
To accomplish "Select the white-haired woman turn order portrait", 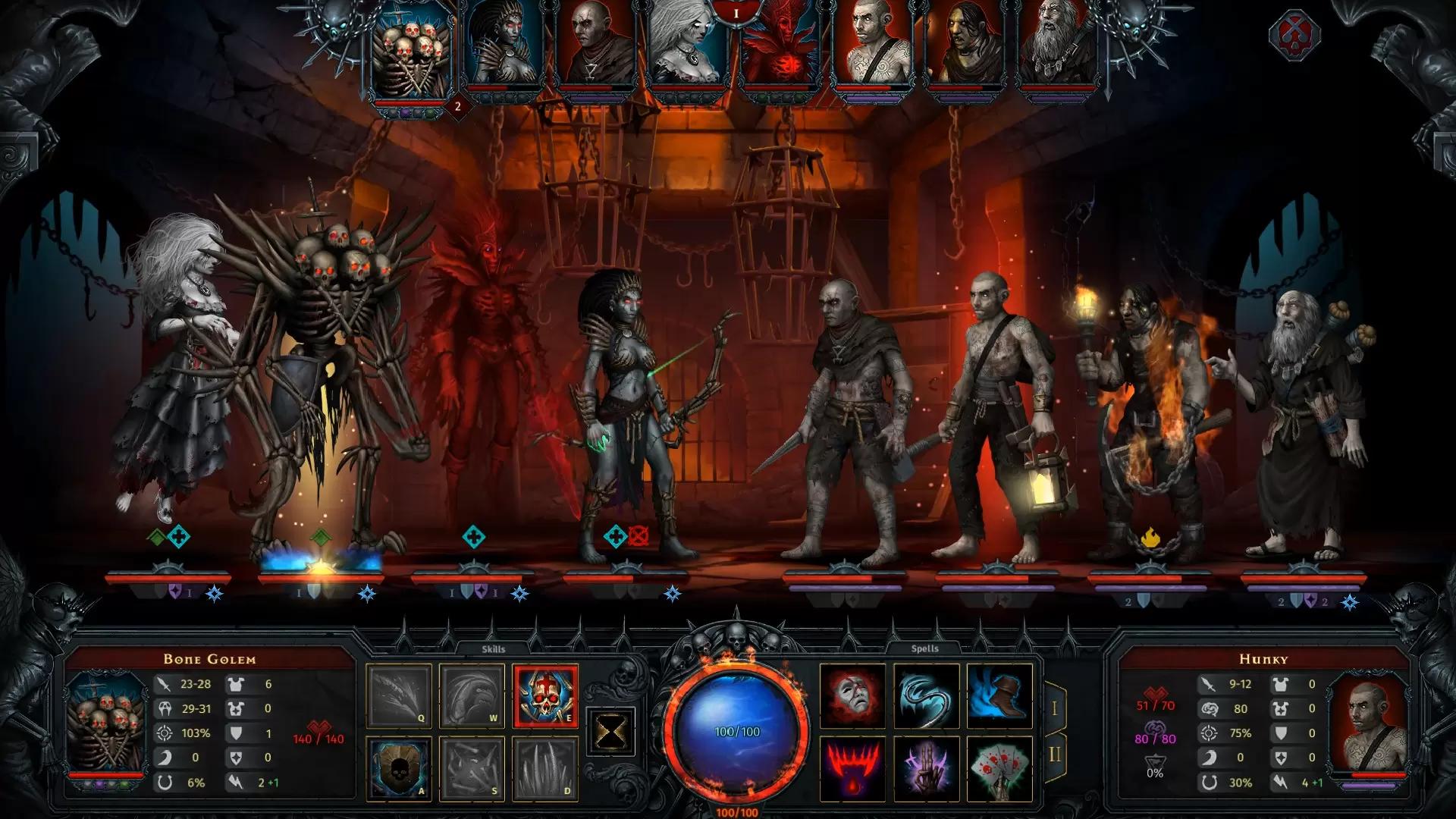I will pyautogui.click(x=688, y=45).
